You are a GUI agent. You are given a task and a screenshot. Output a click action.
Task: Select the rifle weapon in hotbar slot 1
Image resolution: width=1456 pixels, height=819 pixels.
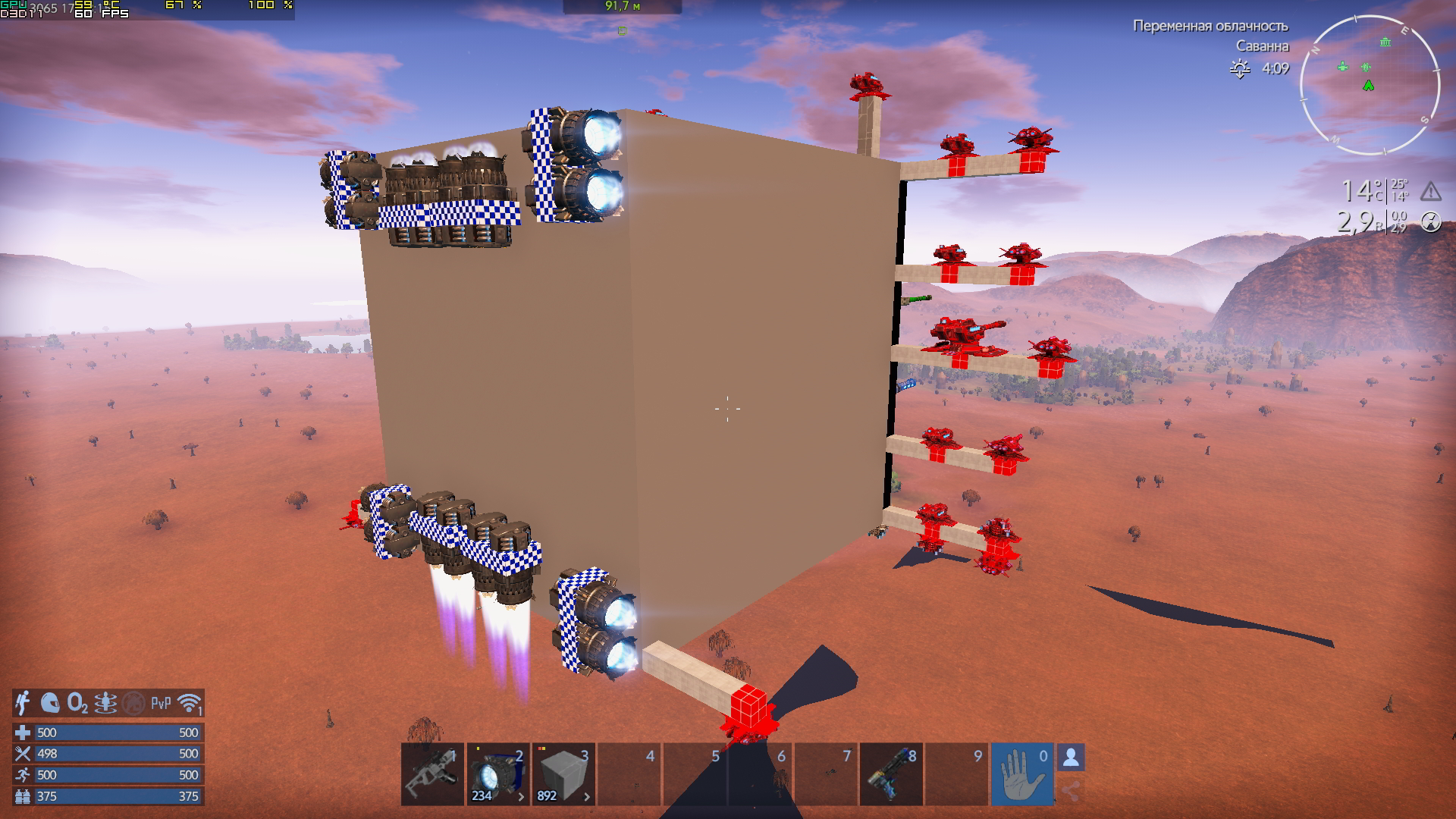tap(432, 773)
